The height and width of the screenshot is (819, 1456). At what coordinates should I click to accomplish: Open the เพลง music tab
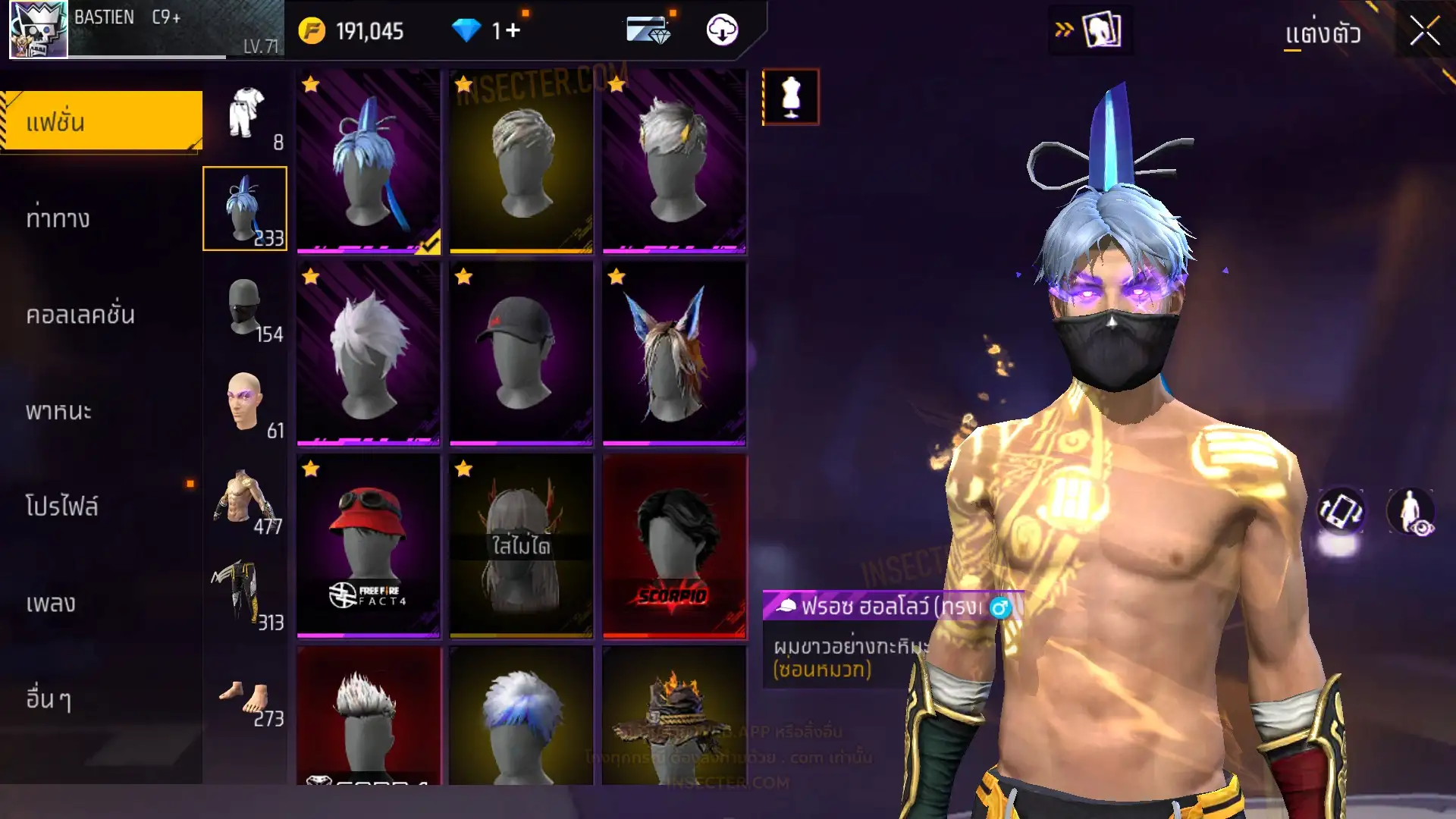pos(52,603)
